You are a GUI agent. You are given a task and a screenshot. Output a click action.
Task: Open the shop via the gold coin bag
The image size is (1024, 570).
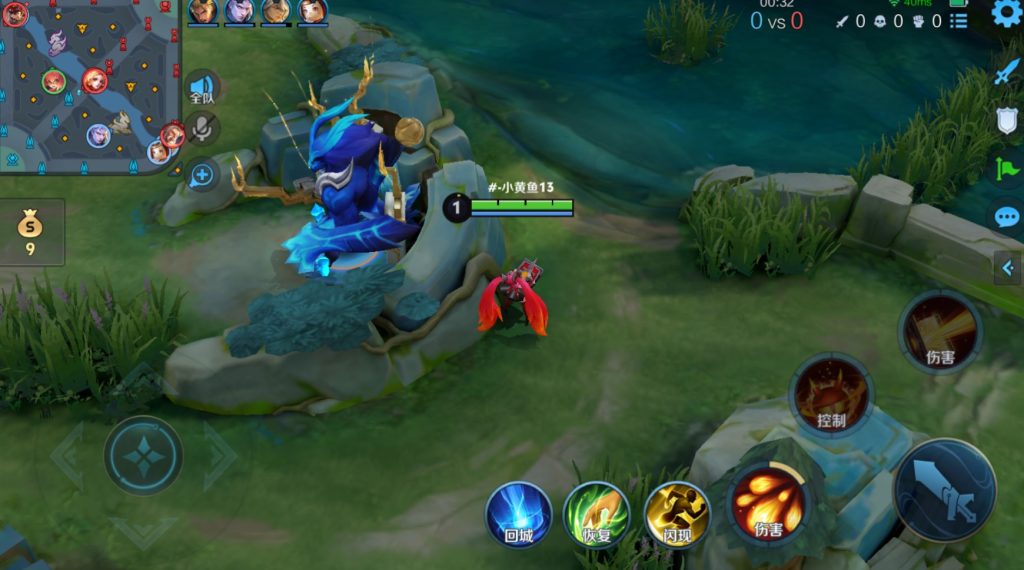[x=31, y=232]
